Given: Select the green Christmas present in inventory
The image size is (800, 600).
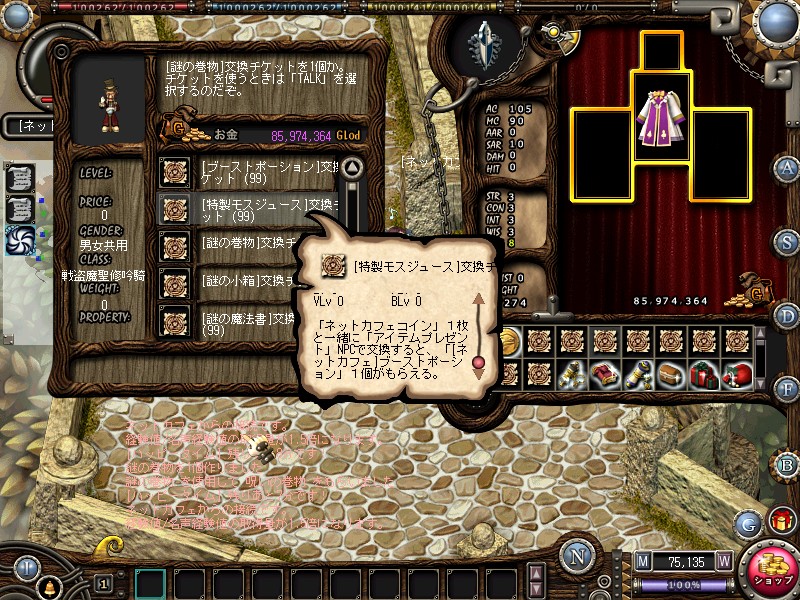Looking at the screenshot, I should 705,373.
